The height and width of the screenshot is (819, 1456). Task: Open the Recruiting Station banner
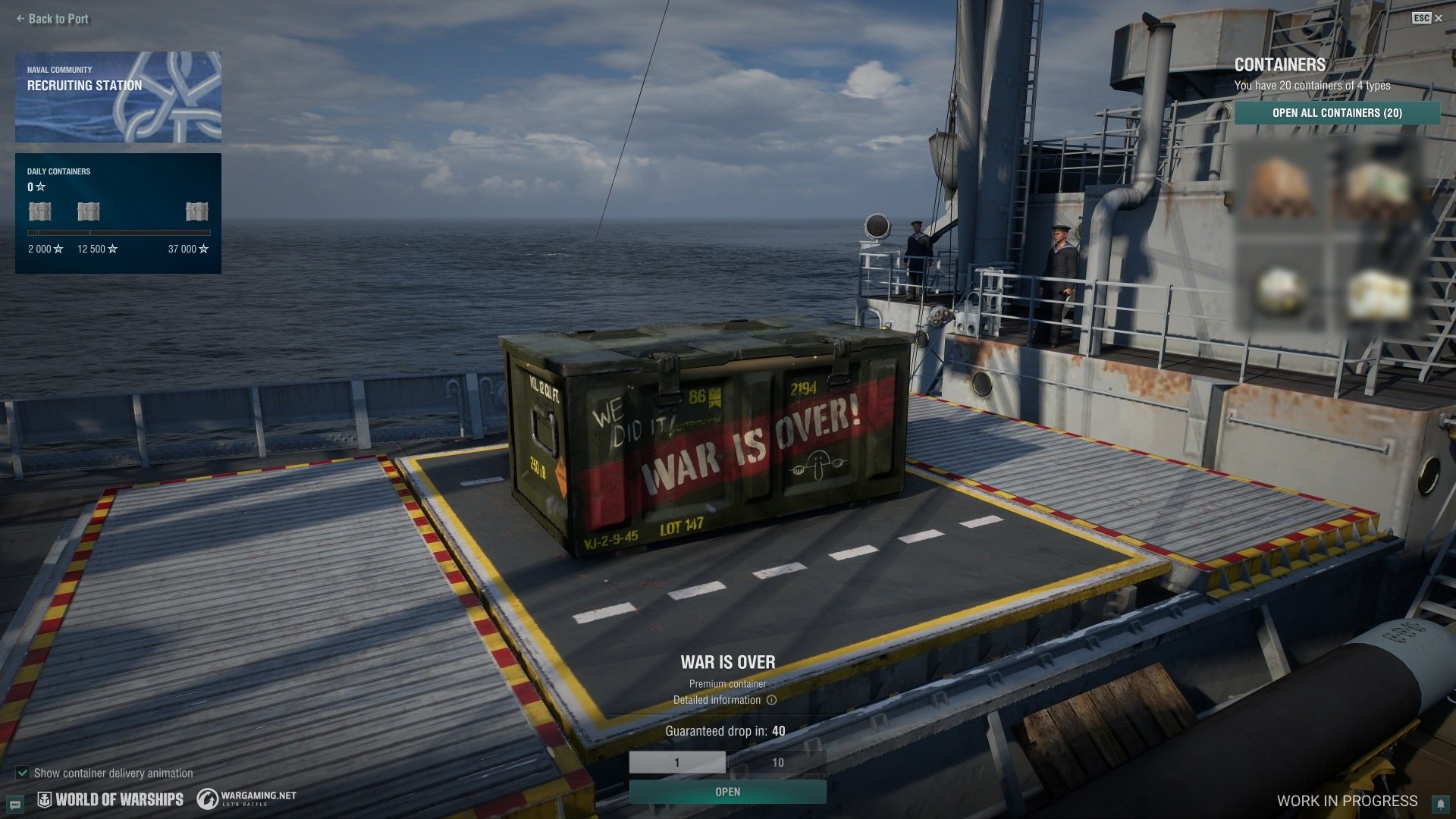pos(118,97)
